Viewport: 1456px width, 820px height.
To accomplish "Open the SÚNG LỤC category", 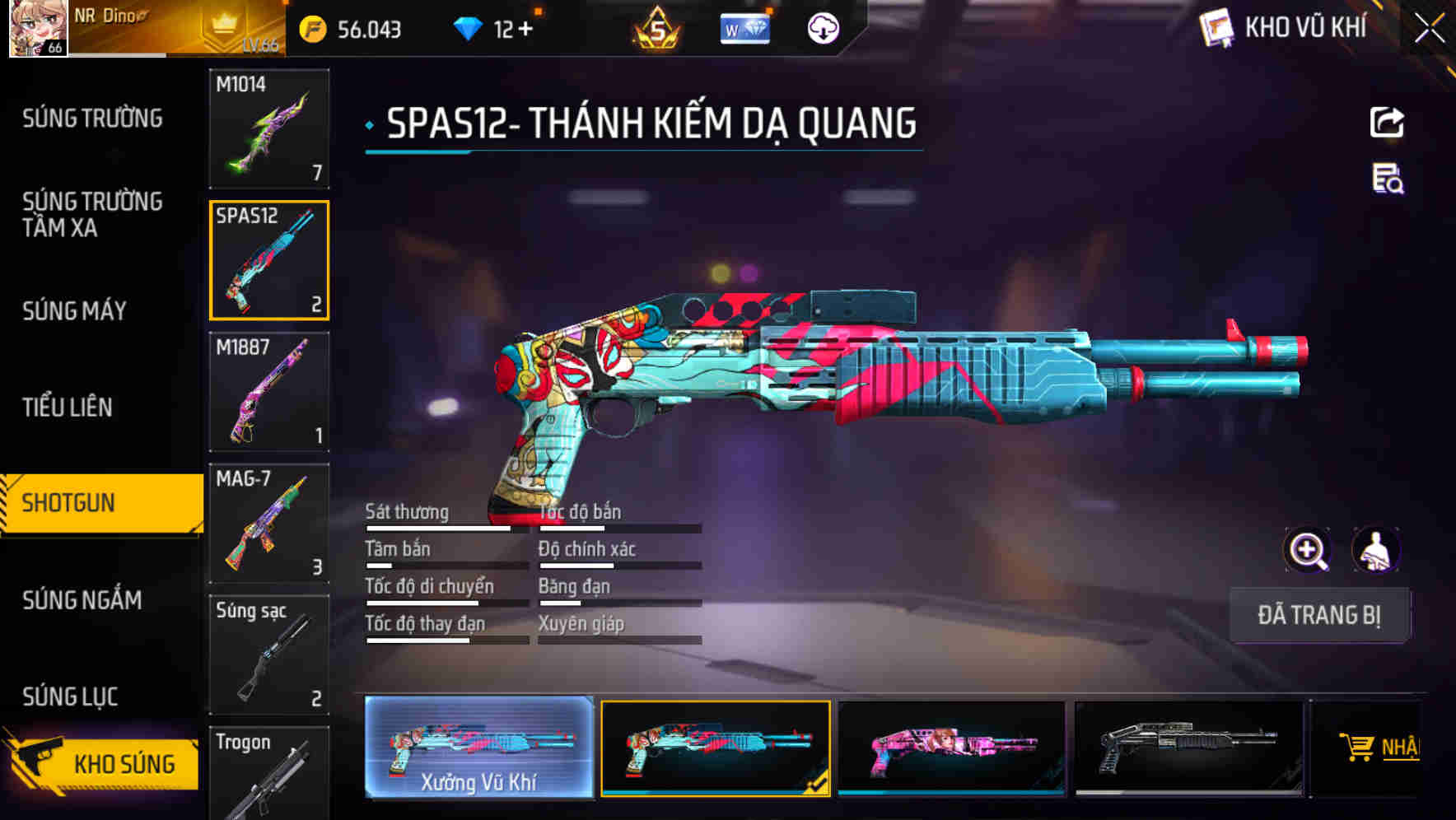I will coord(70,696).
